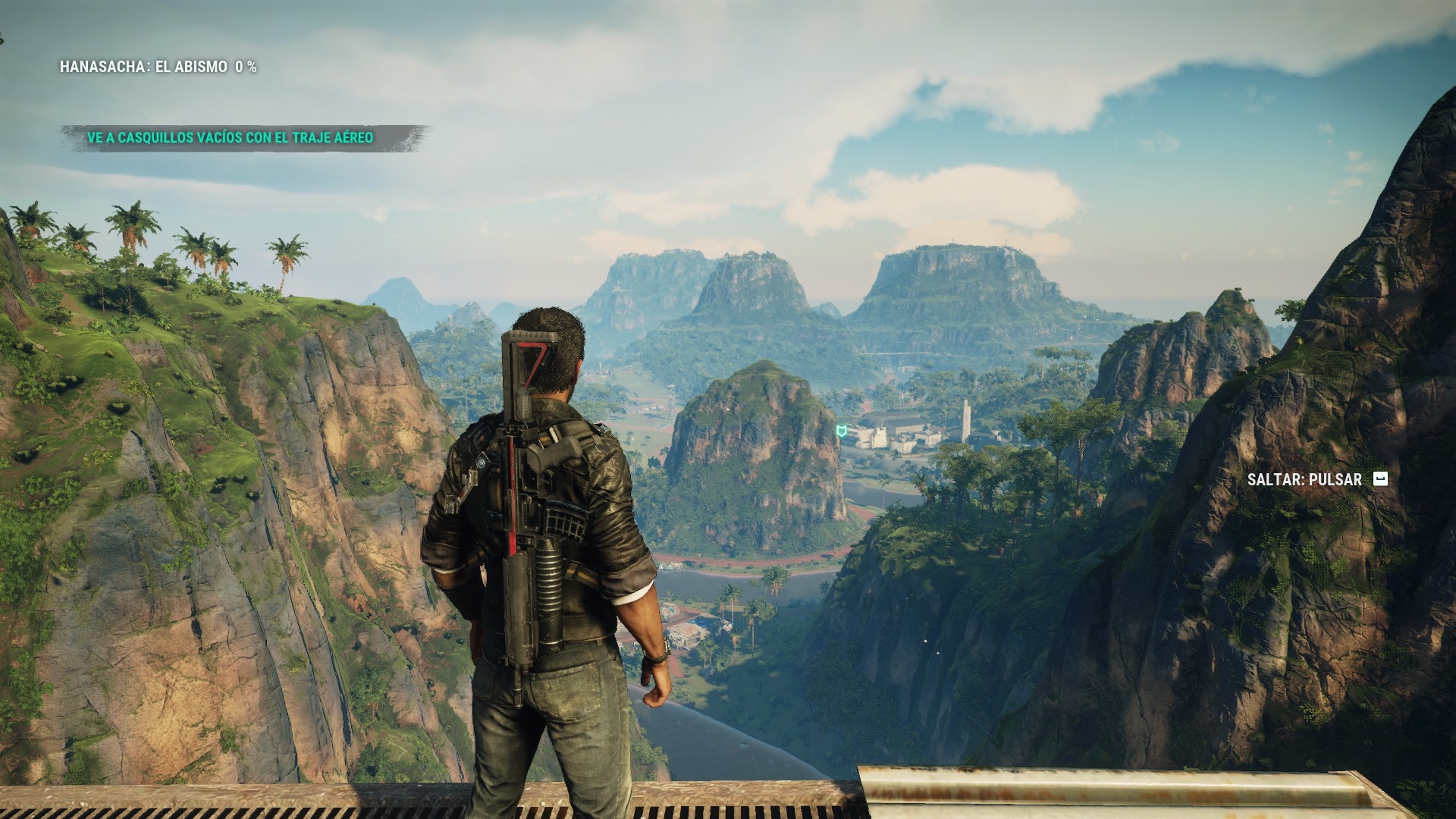Click the HANASACHA region name text
This screenshot has height=819, width=1456.
pos(102,67)
